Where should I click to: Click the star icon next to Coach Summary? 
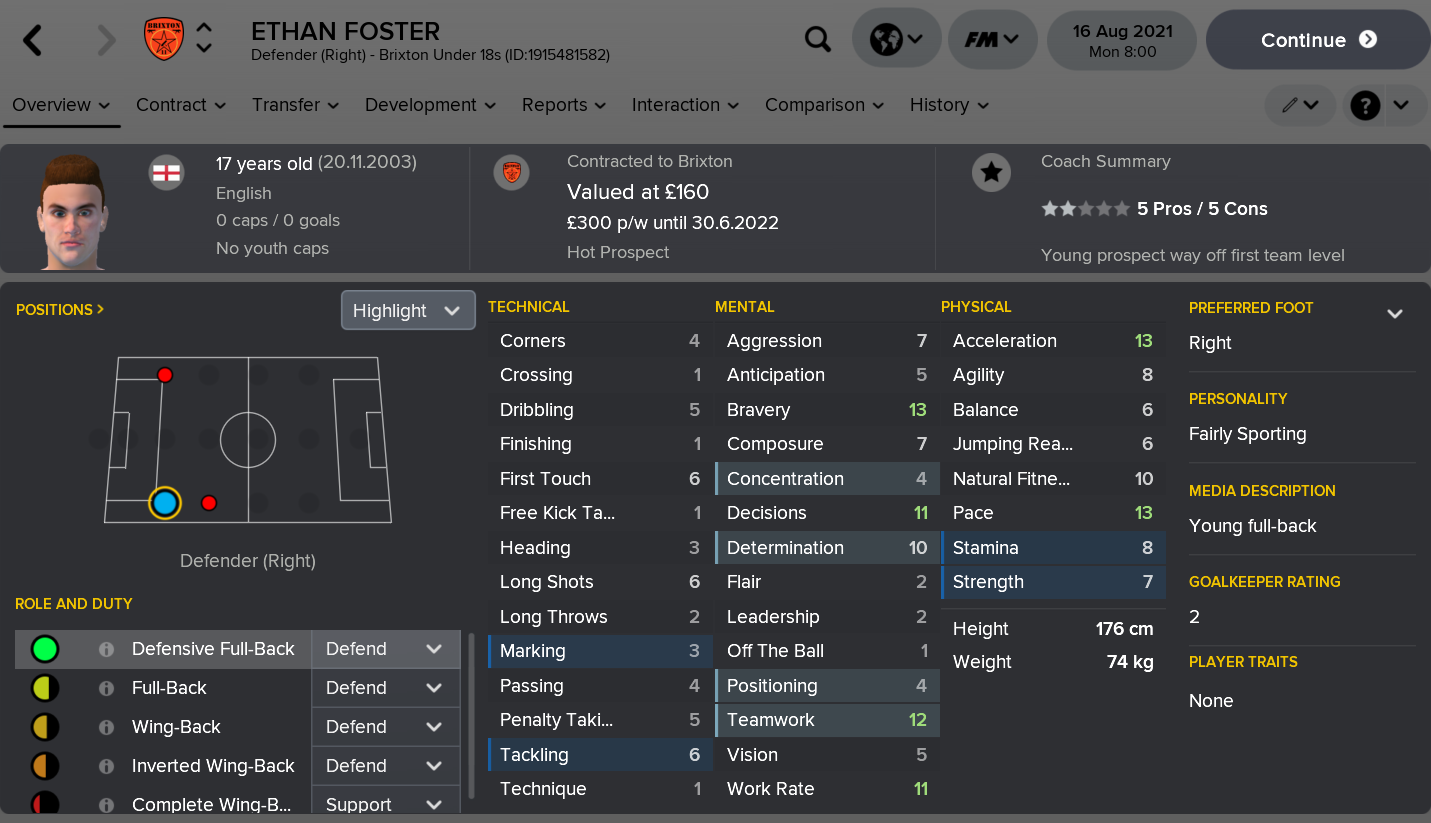click(991, 172)
